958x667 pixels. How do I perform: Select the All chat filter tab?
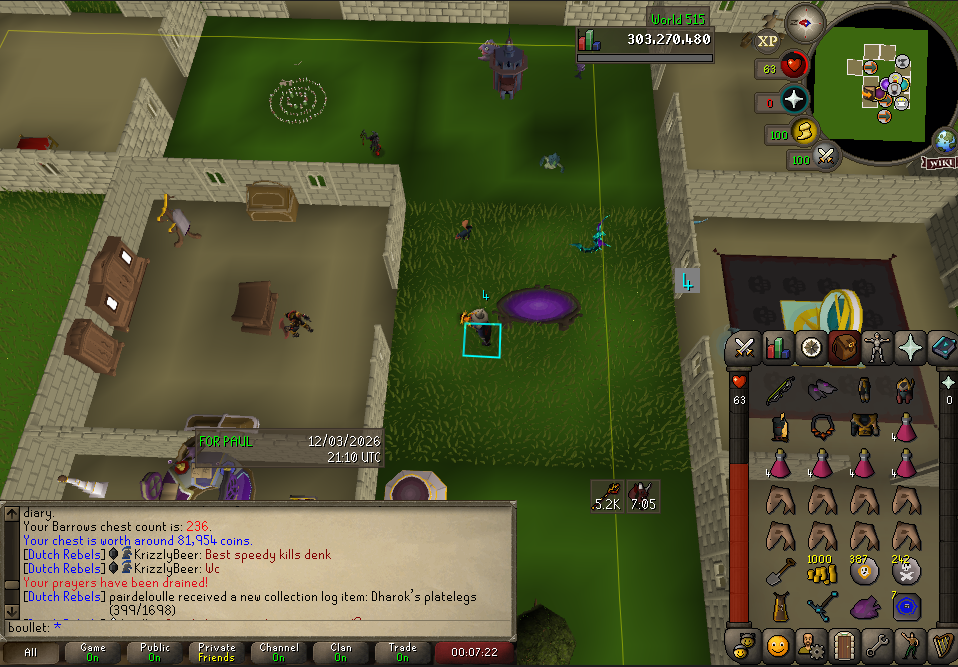[31, 653]
